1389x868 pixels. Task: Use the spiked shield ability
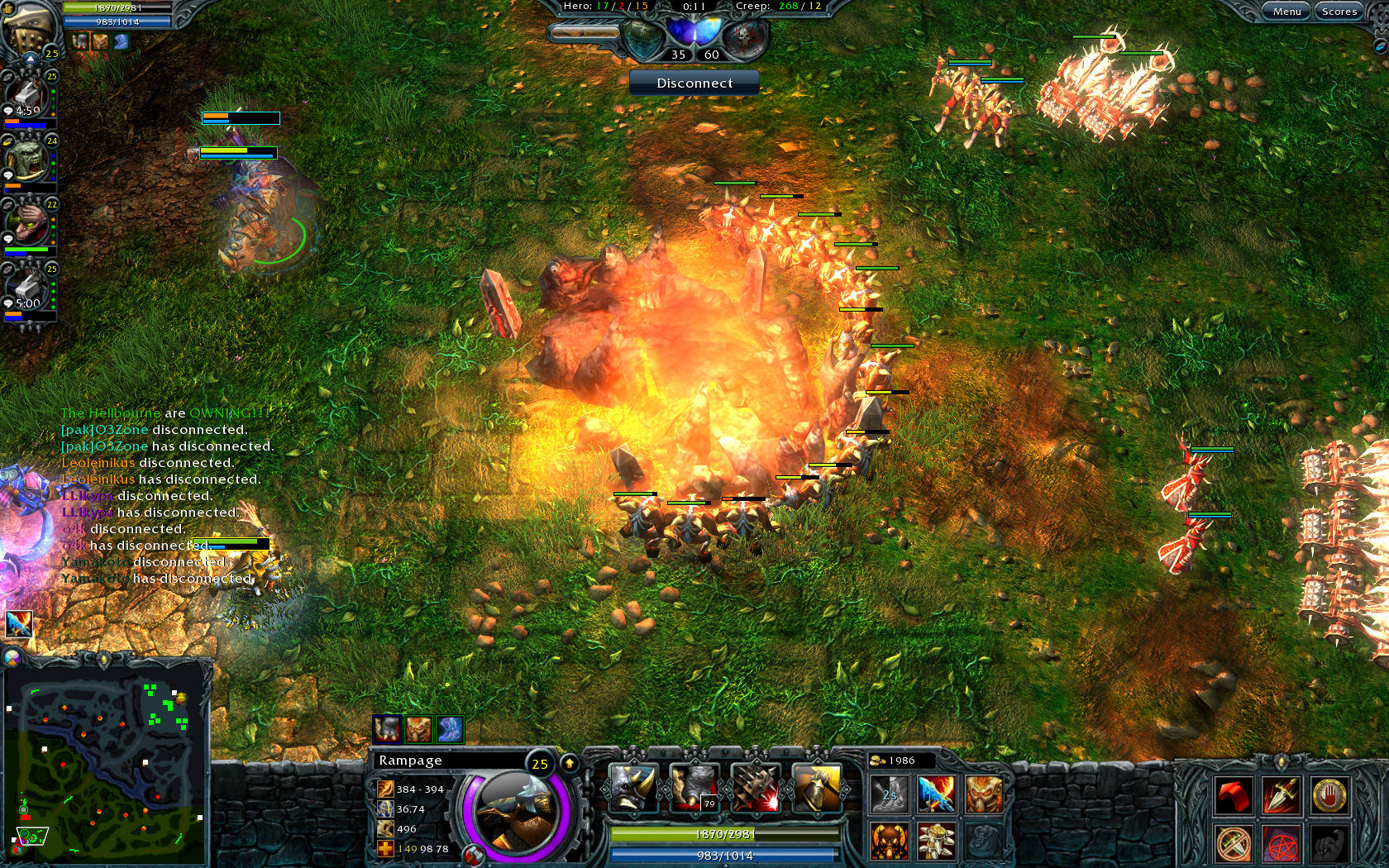[x=755, y=786]
